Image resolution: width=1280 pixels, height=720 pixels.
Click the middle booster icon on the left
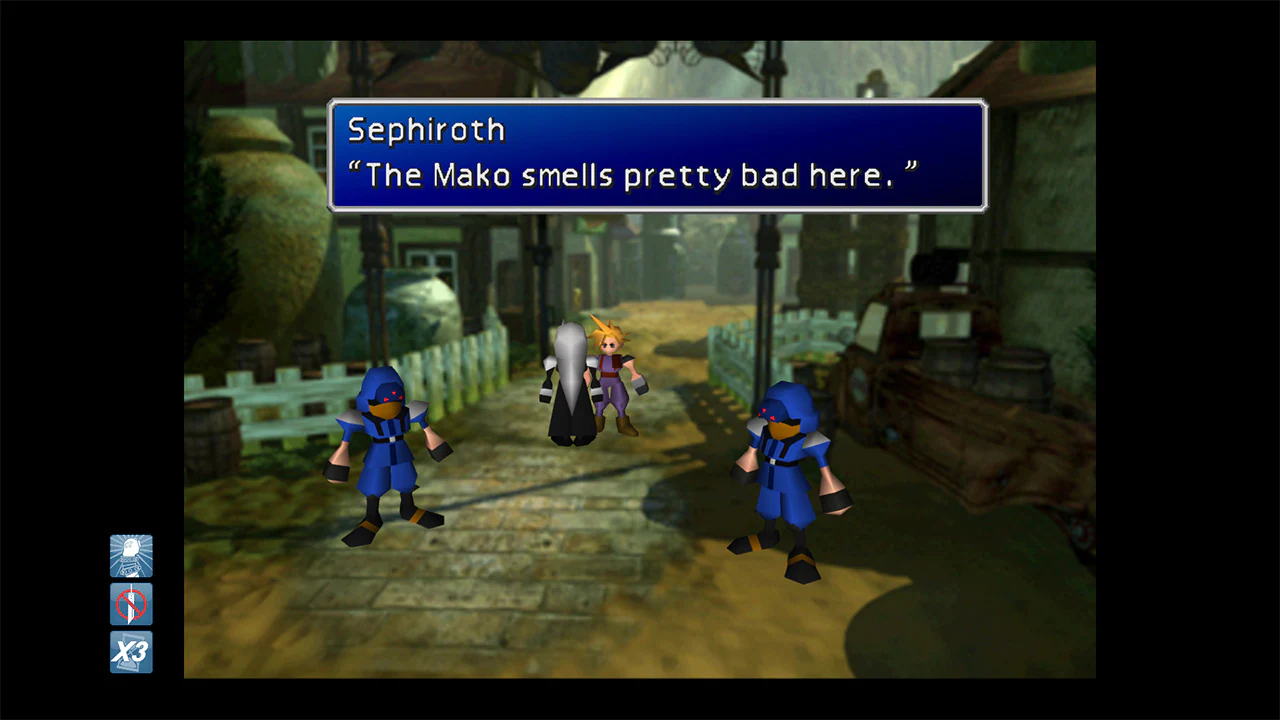click(131, 603)
